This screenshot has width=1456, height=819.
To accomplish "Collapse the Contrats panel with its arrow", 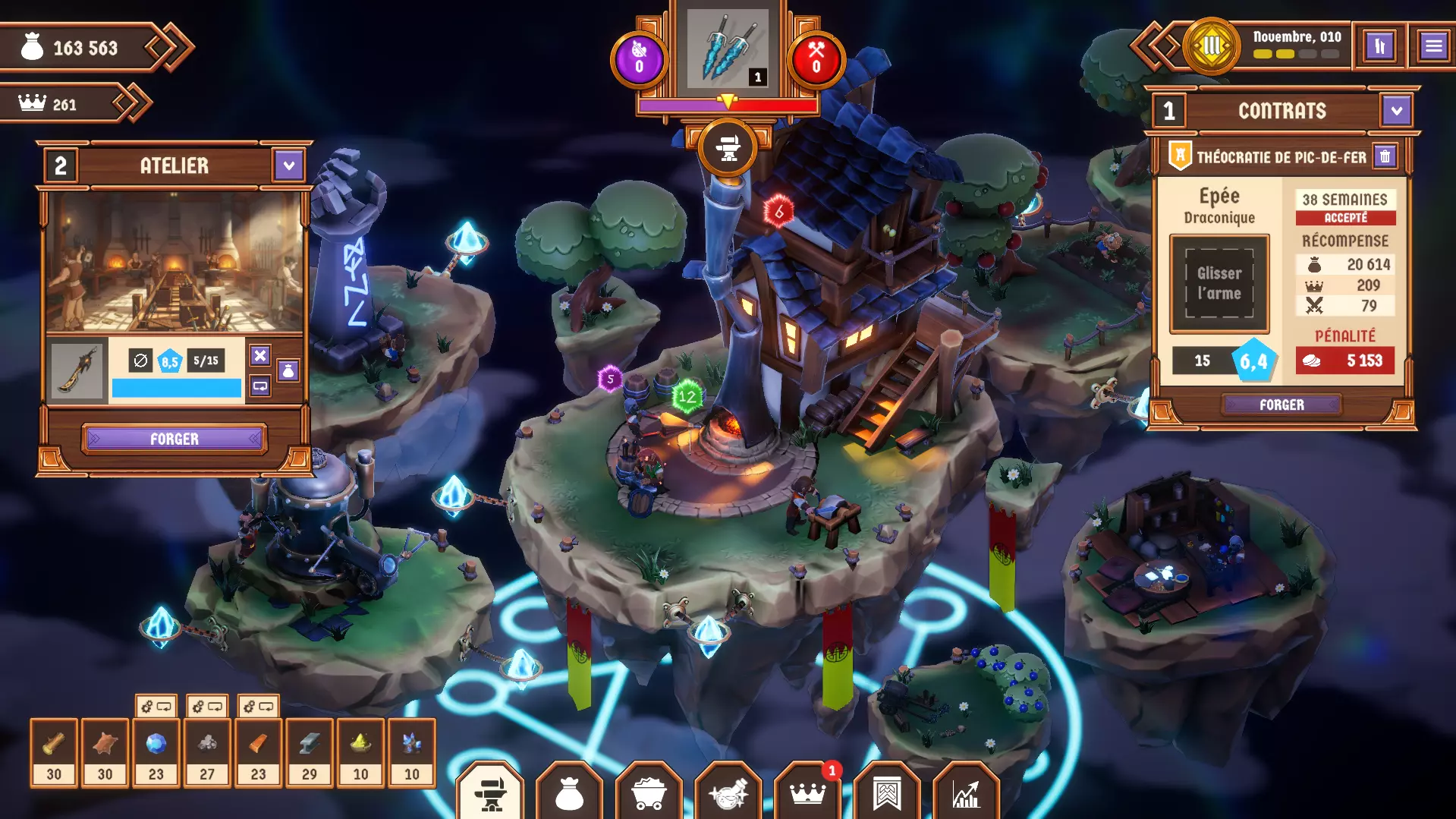I will [x=1396, y=111].
